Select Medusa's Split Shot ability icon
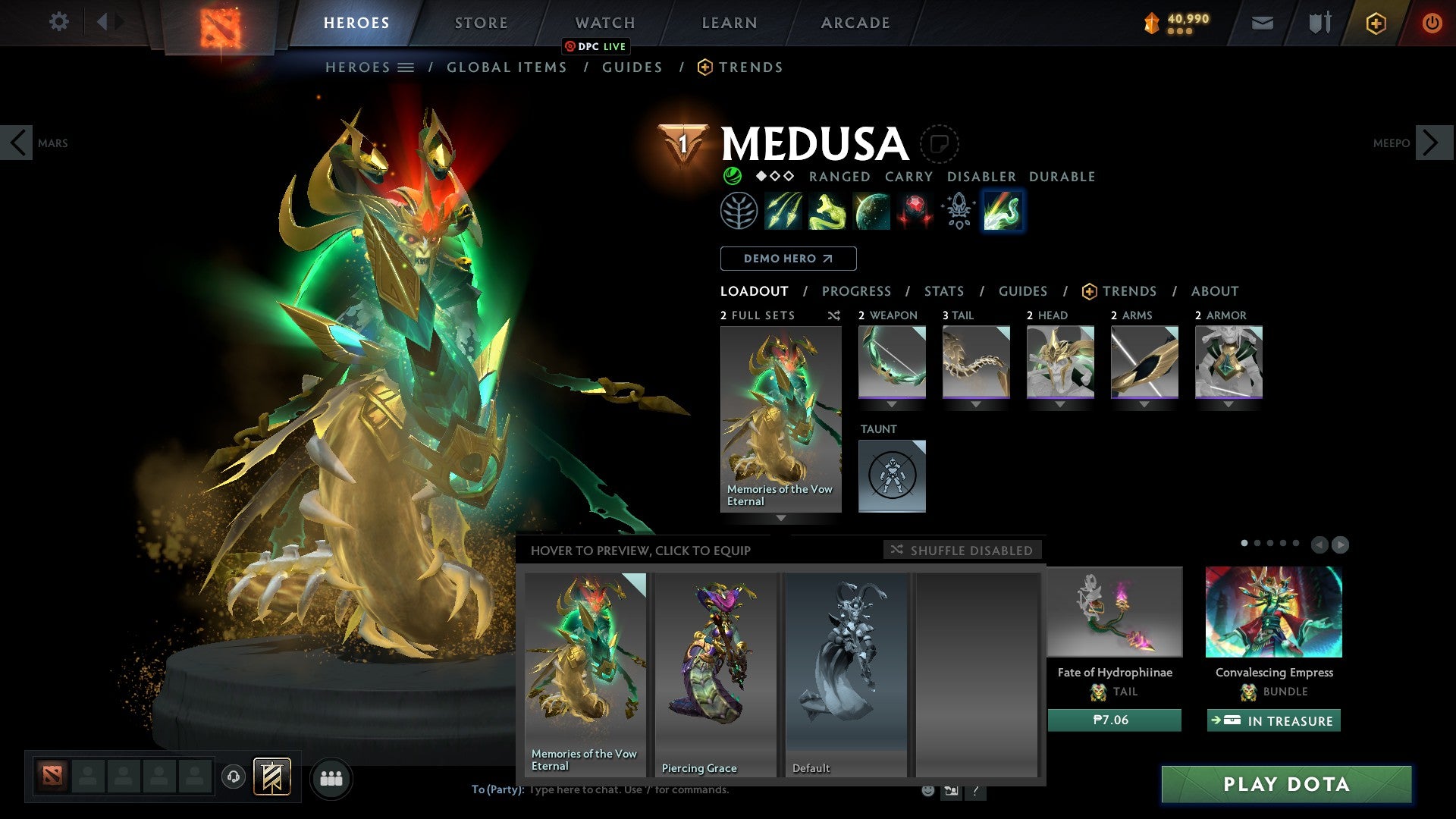Viewport: 1456px width, 819px height. 785,212
